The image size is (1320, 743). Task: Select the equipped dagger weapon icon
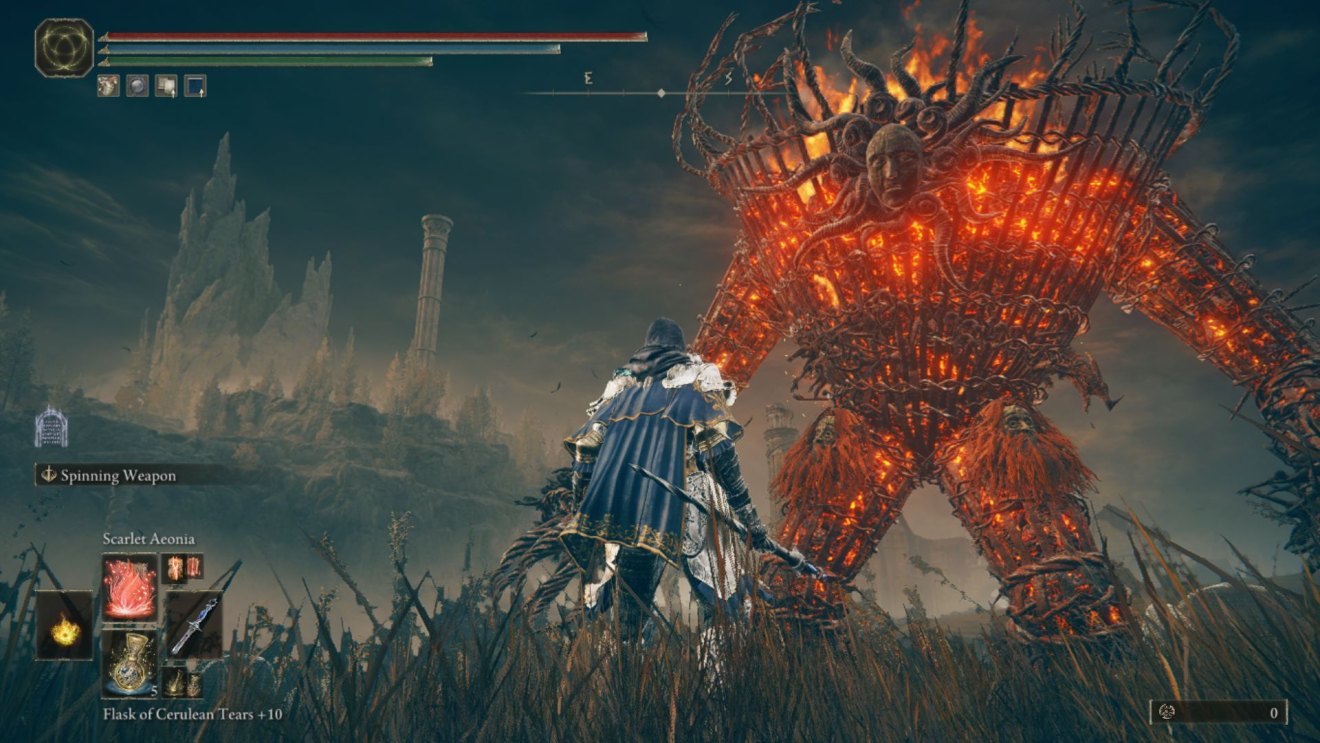point(197,624)
